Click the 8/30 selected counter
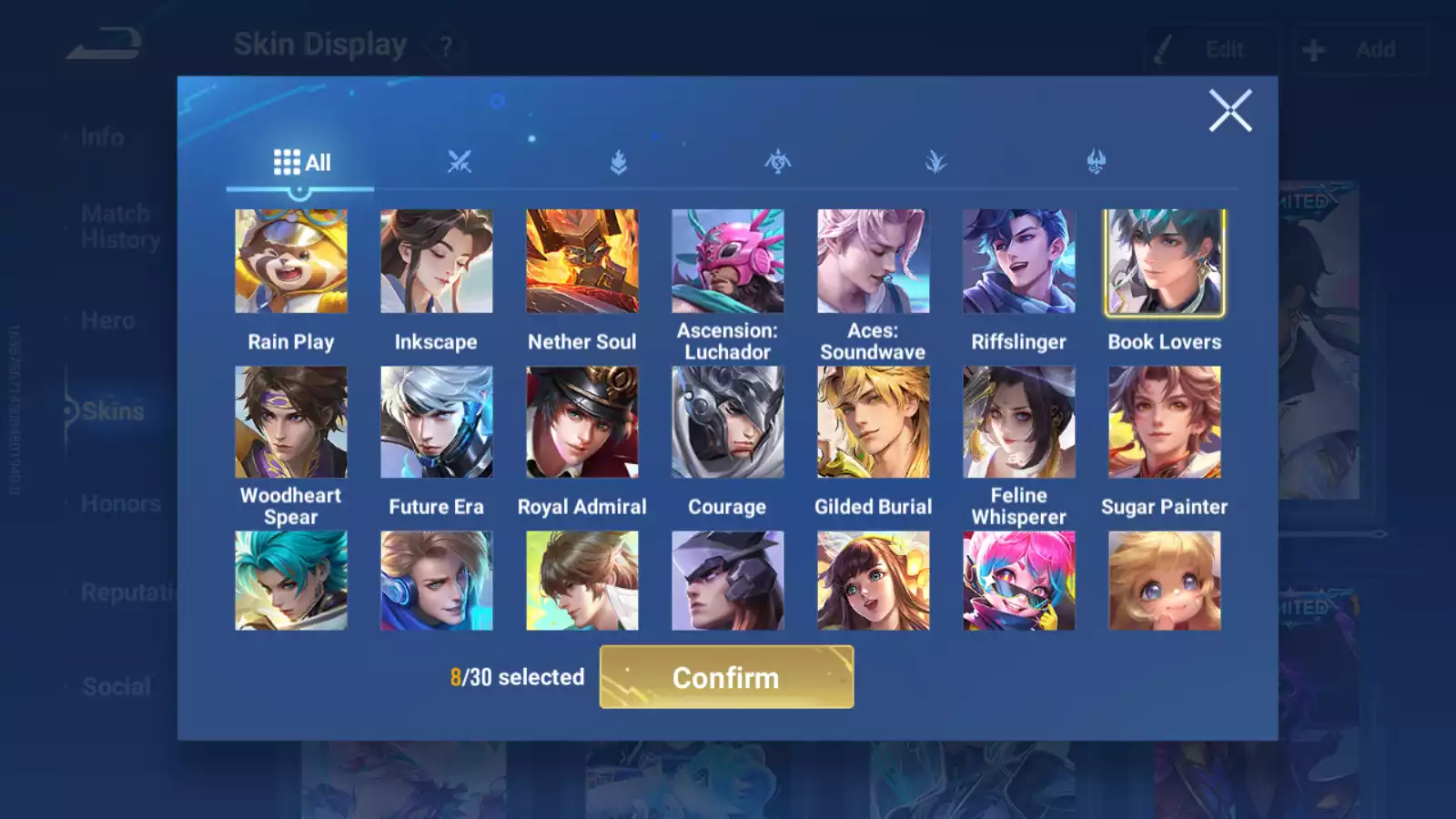The image size is (1456, 819). click(517, 677)
